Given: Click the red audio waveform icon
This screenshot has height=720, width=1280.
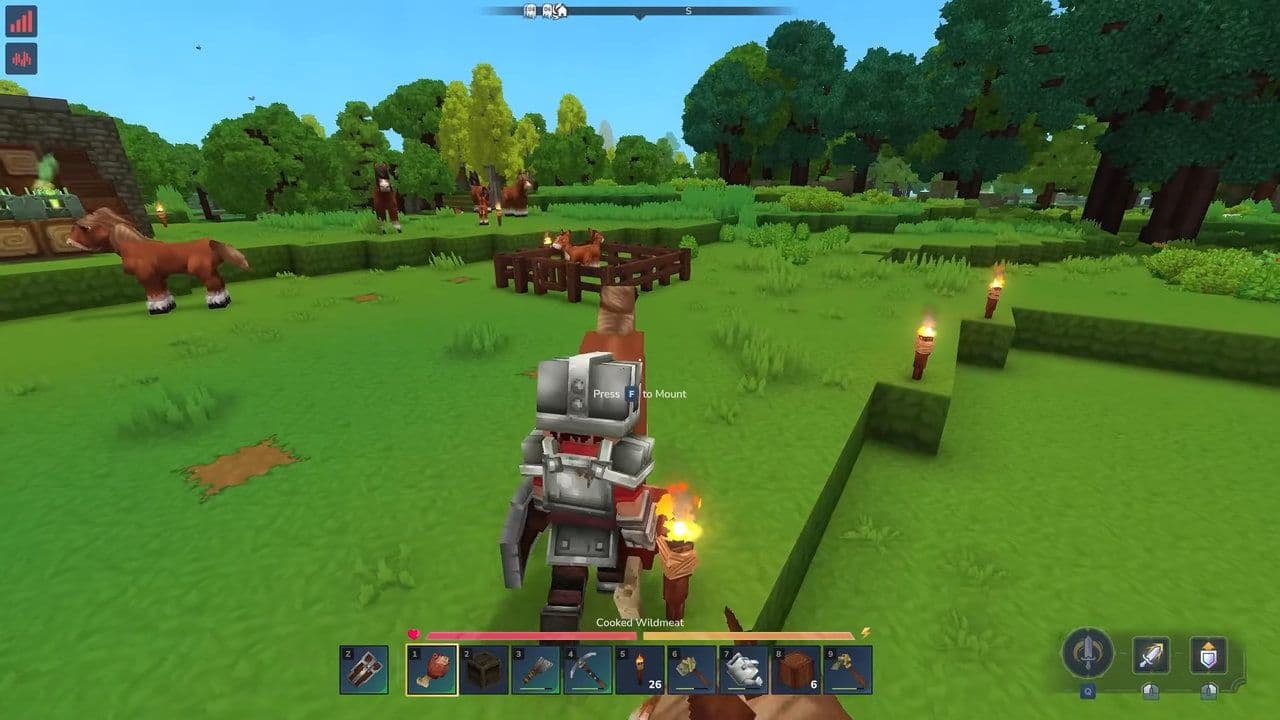Looking at the screenshot, I should coord(21,58).
